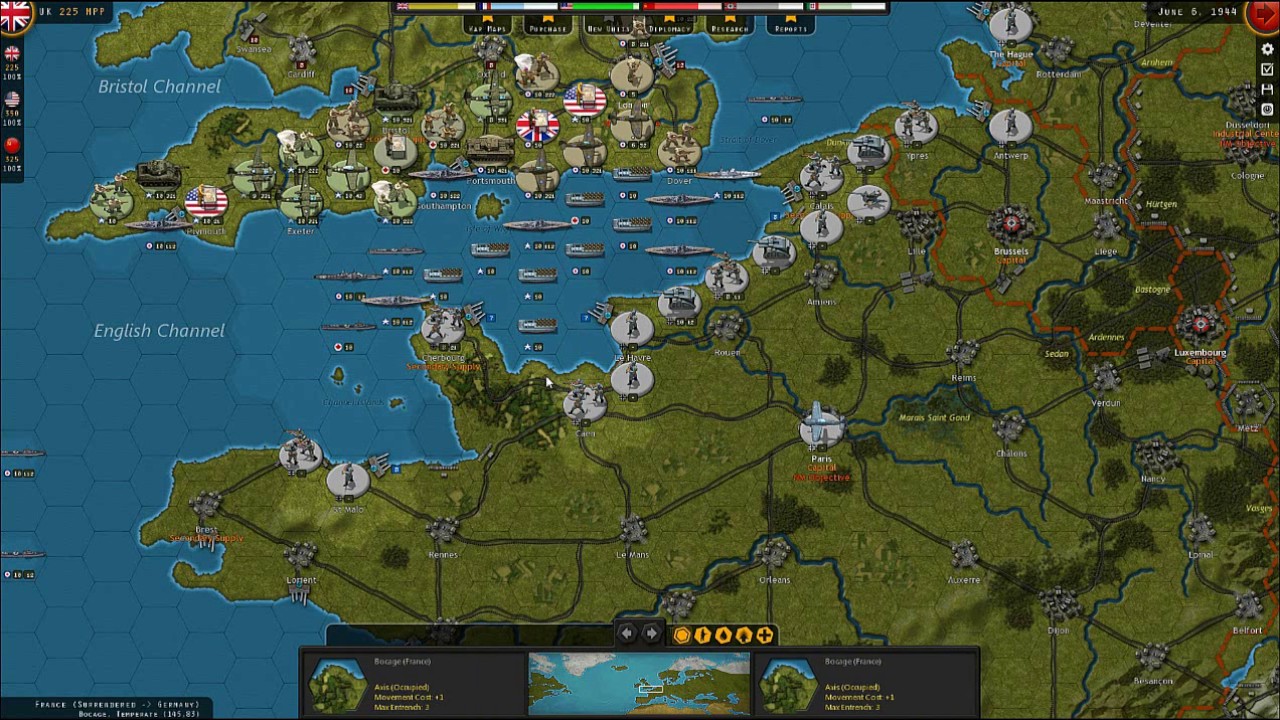Click the UK flag in the top-left corner
Image resolution: width=1280 pixels, height=720 pixels.
[x=15, y=15]
